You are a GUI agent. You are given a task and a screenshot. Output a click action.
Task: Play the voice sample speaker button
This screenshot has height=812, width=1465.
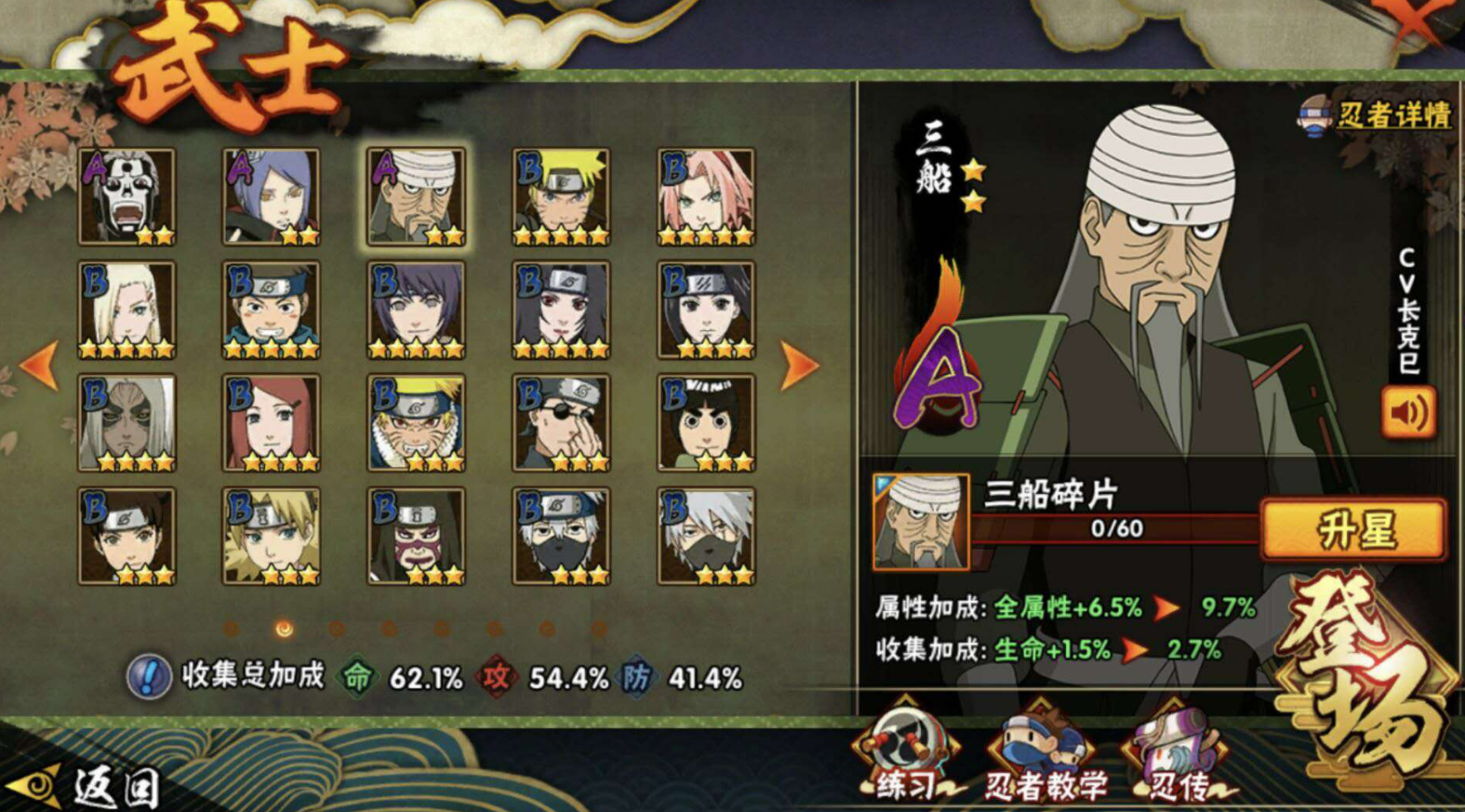tap(1408, 412)
